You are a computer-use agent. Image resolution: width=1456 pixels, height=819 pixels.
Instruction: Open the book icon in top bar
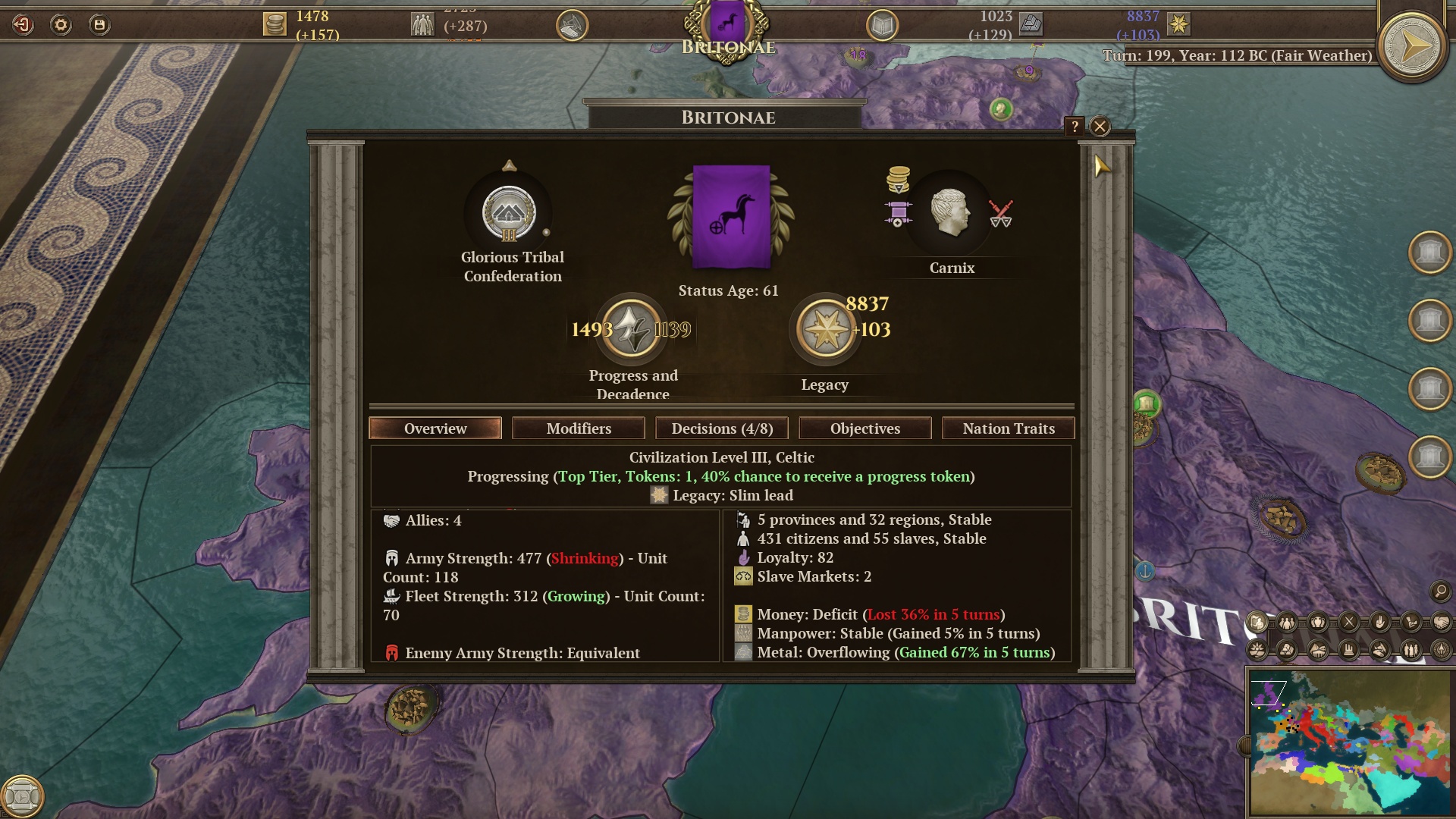[882, 26]
